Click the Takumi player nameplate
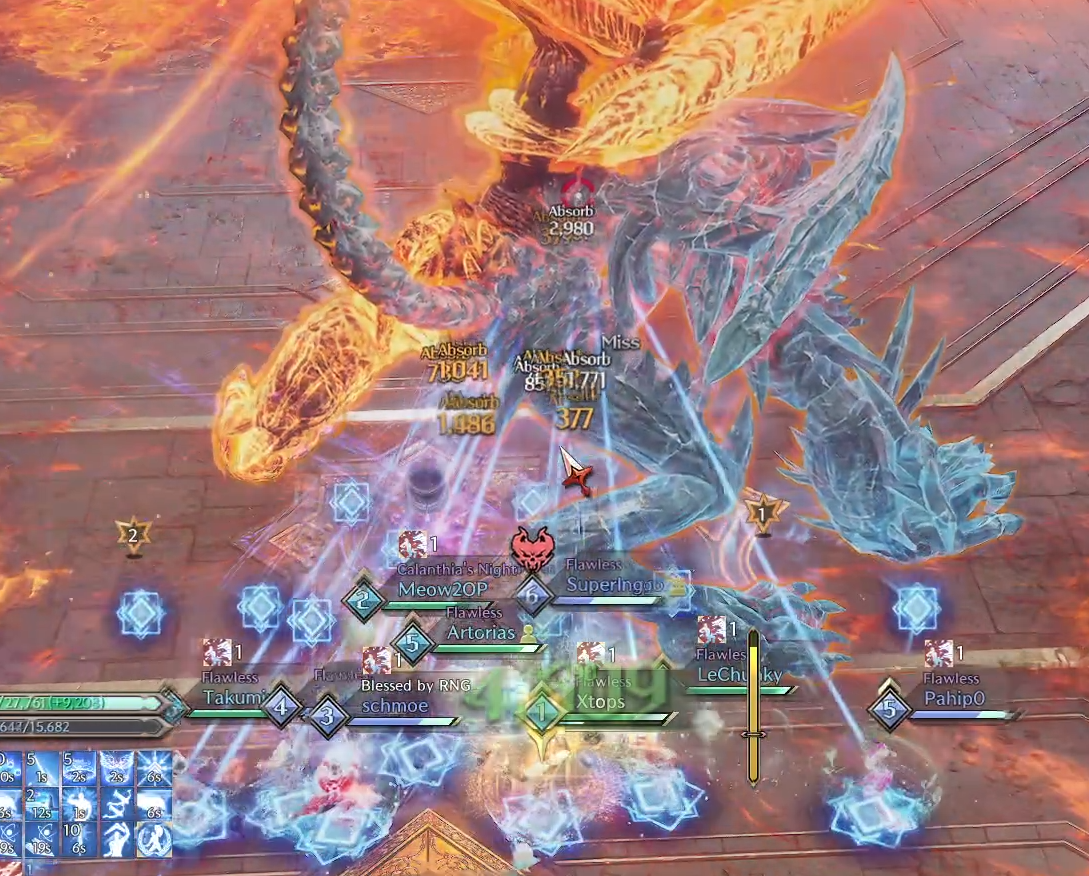Screen dimensions: 1089x876 click(x=234, y=698)
